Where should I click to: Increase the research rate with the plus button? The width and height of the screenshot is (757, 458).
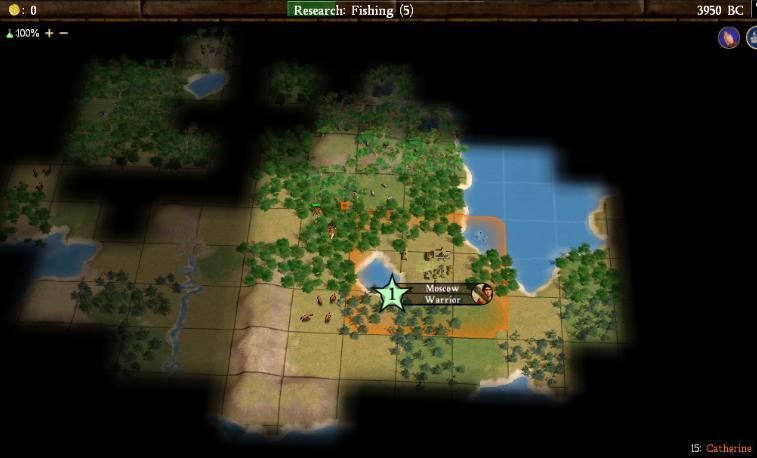coord(49,33)
